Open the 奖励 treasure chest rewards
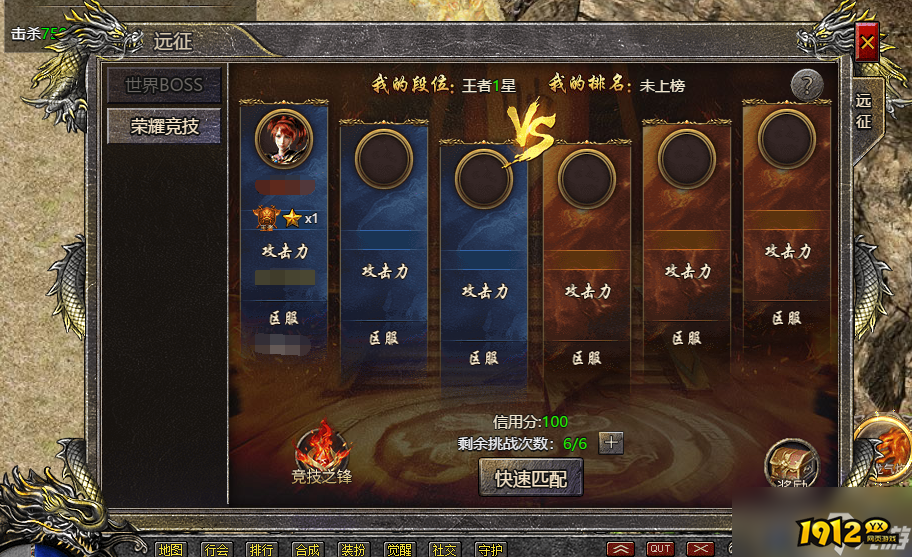The width and height of the screenshot is (912, 557). pos(792,464)
